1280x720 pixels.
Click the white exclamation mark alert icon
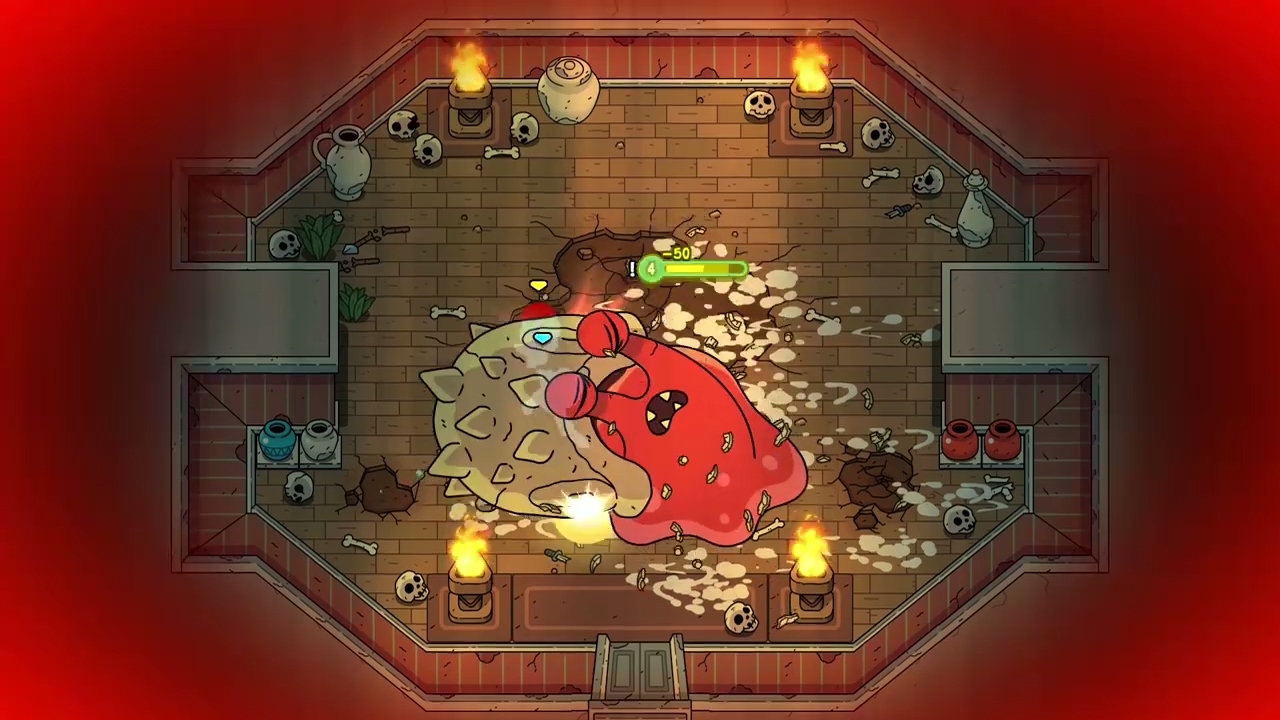(x=632, y=268)
